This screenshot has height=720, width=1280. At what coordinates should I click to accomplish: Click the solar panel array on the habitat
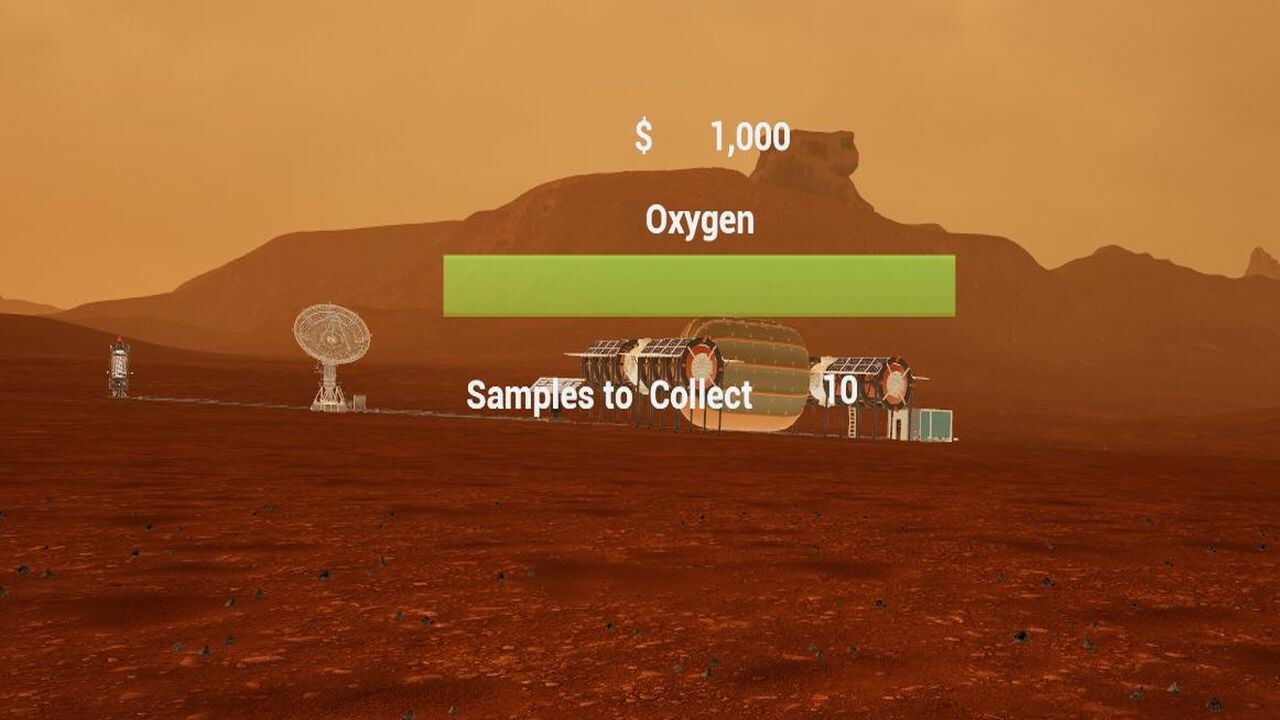[x=661, y=348]
